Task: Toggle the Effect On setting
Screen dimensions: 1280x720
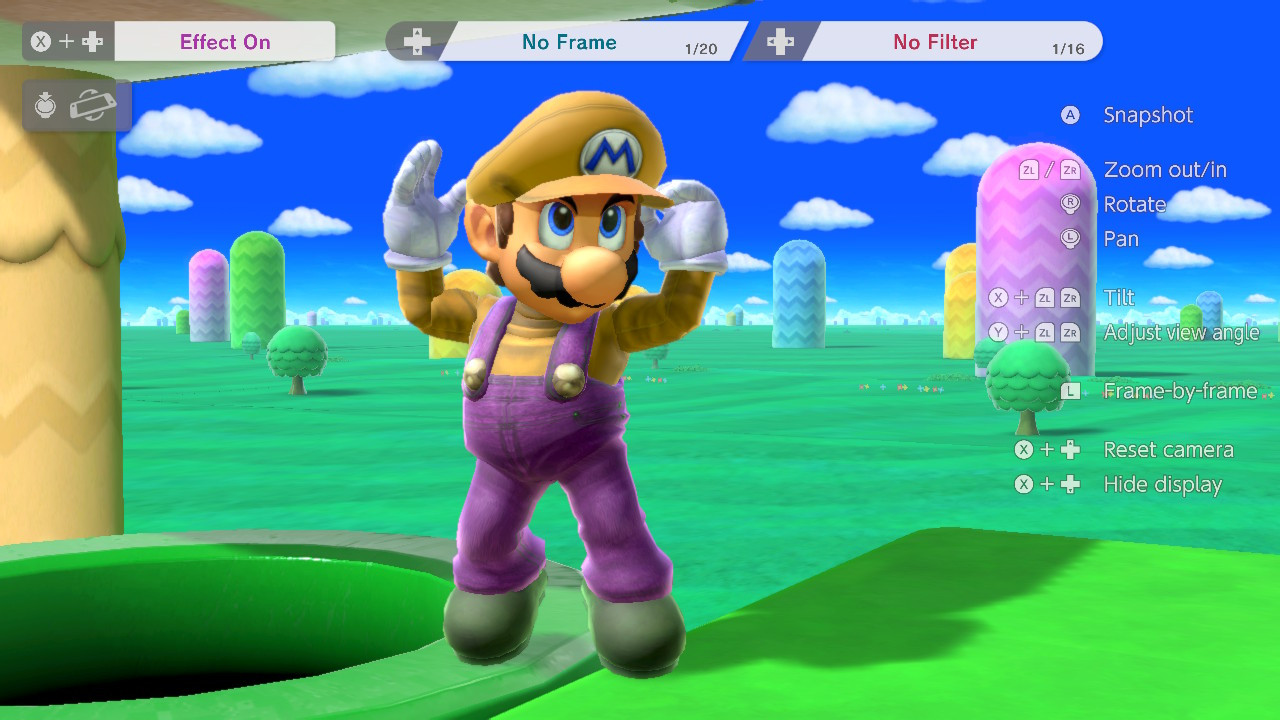Action: click(225, 41)
